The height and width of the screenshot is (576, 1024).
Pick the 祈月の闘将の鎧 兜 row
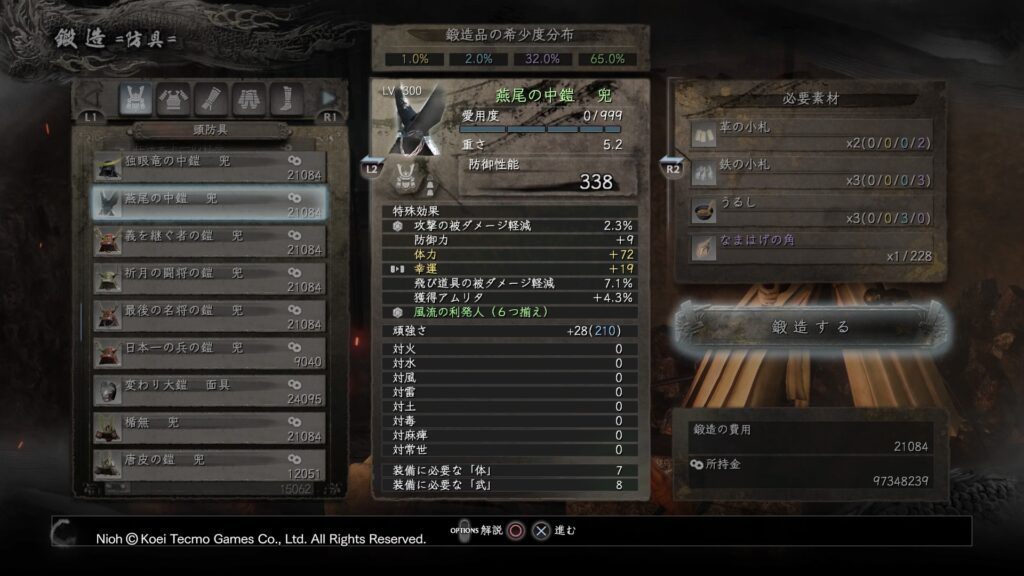pos(208,278)
